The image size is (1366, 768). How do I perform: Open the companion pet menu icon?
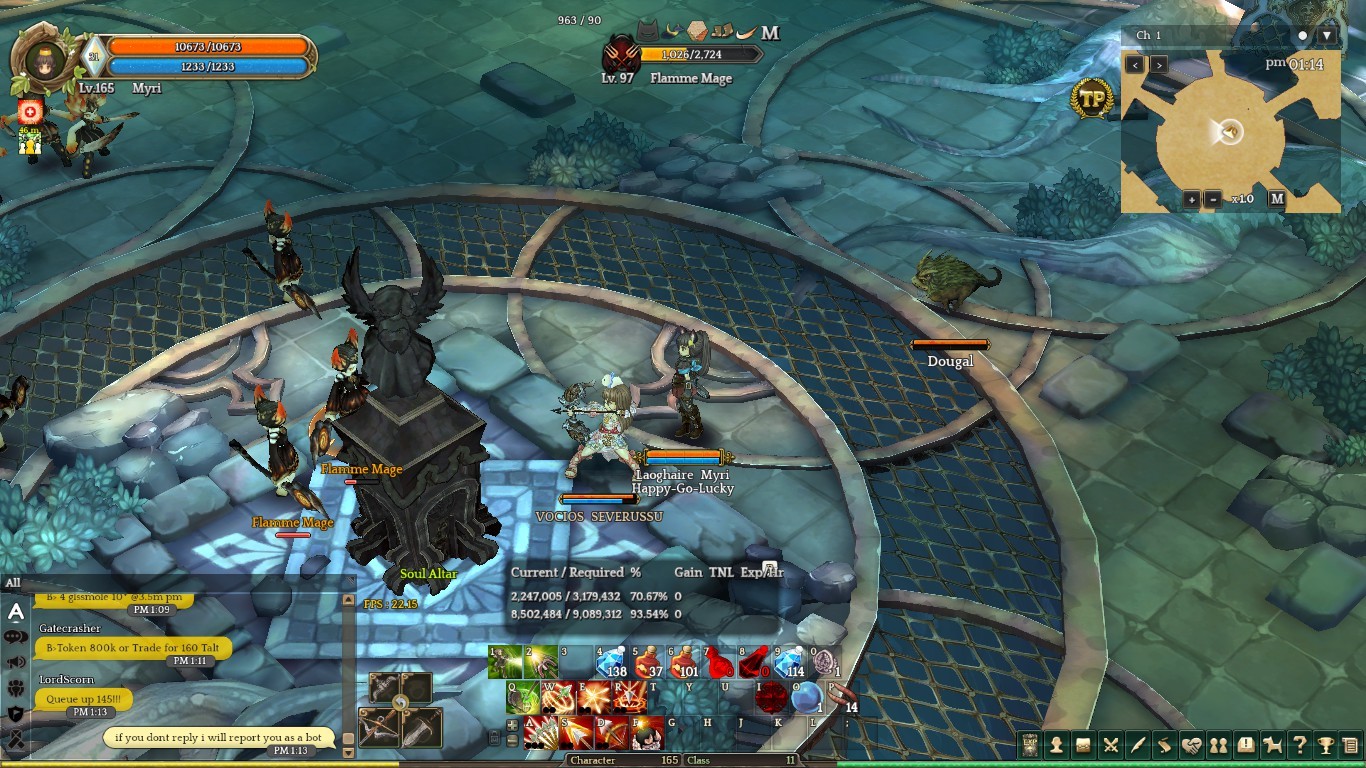tap(1272, 745)
